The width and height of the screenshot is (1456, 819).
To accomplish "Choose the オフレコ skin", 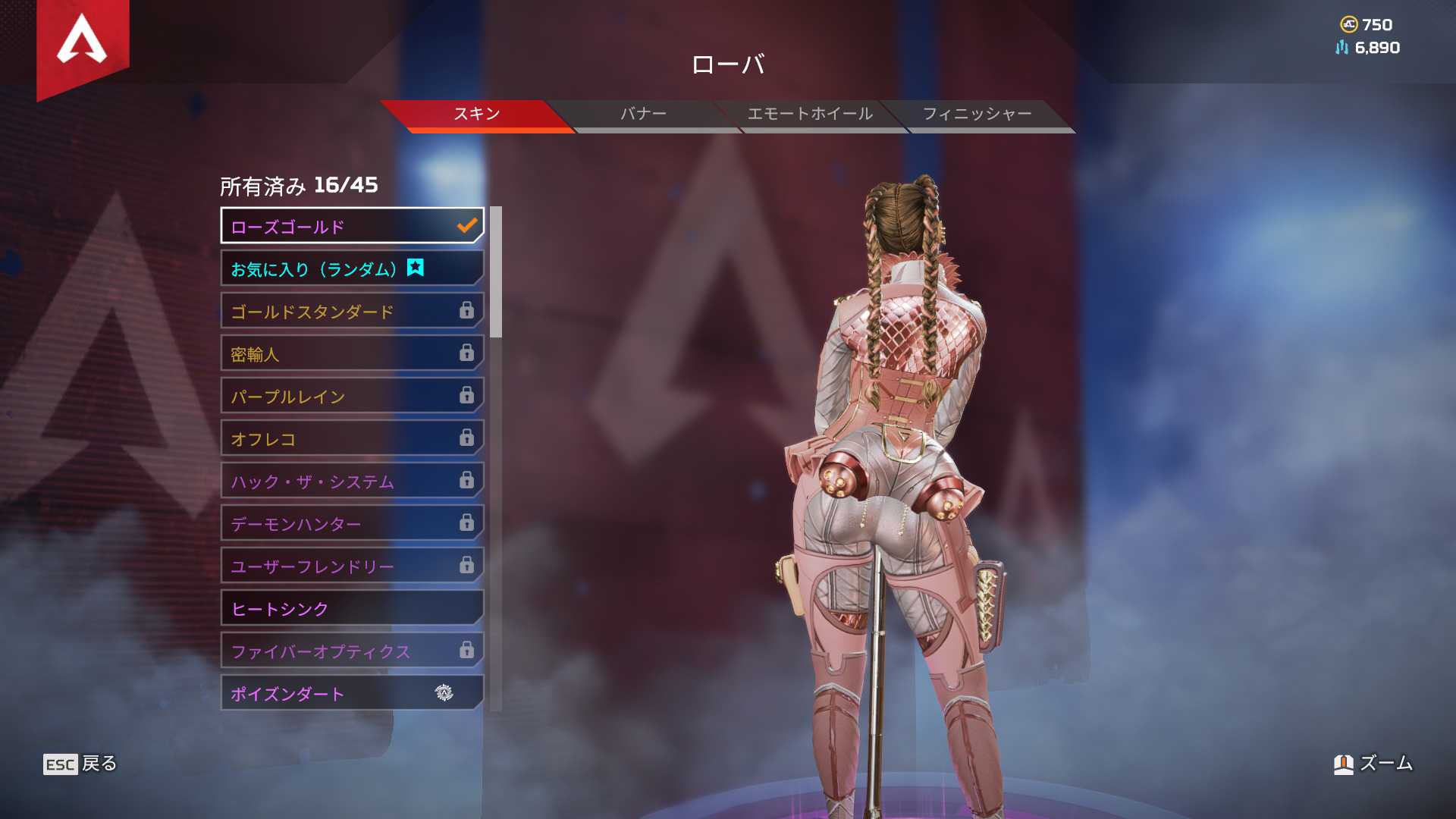I will (x=352, y=438).
